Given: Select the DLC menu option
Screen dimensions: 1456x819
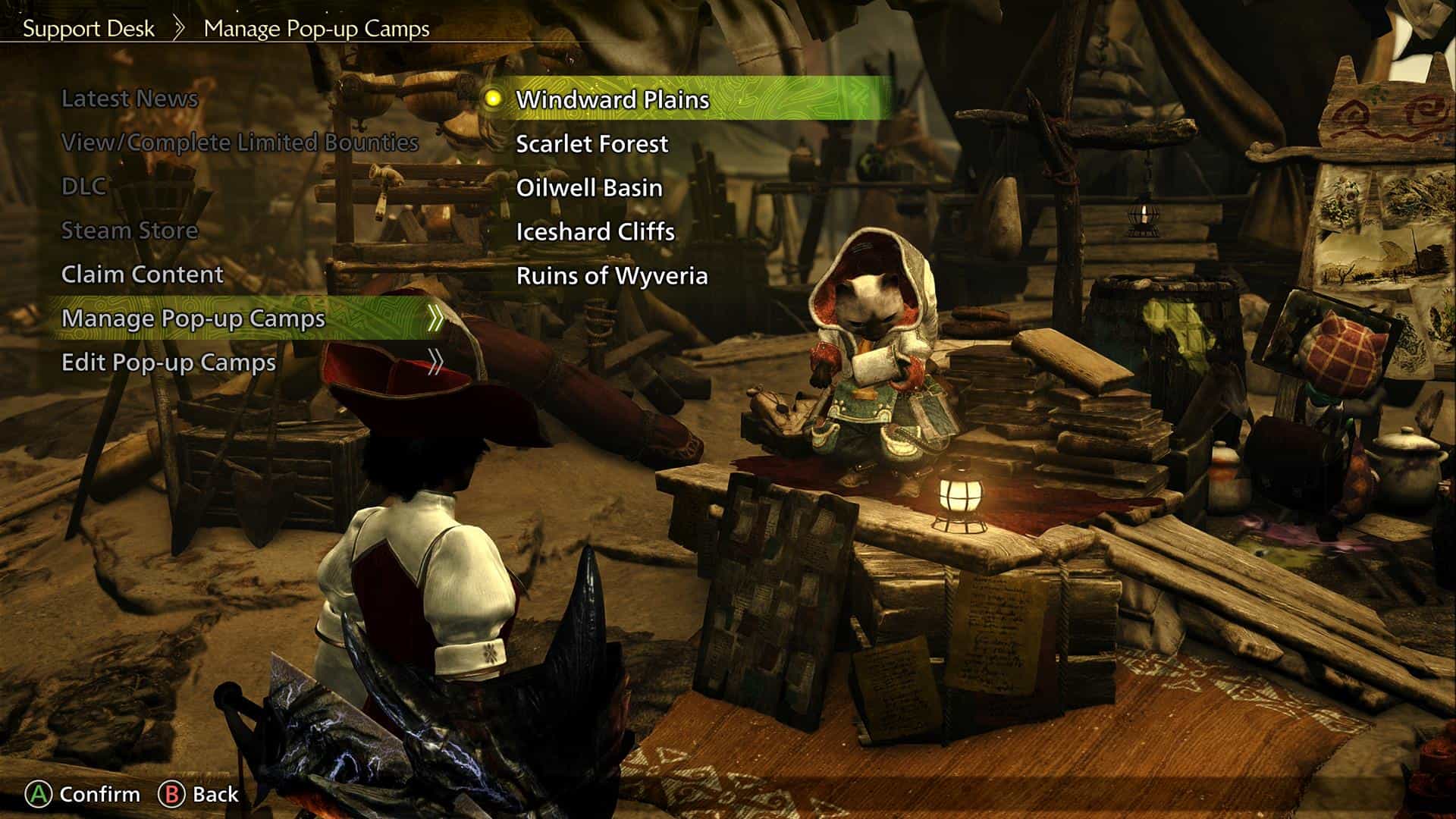Looking at the screenshot, I should point(83,187).
